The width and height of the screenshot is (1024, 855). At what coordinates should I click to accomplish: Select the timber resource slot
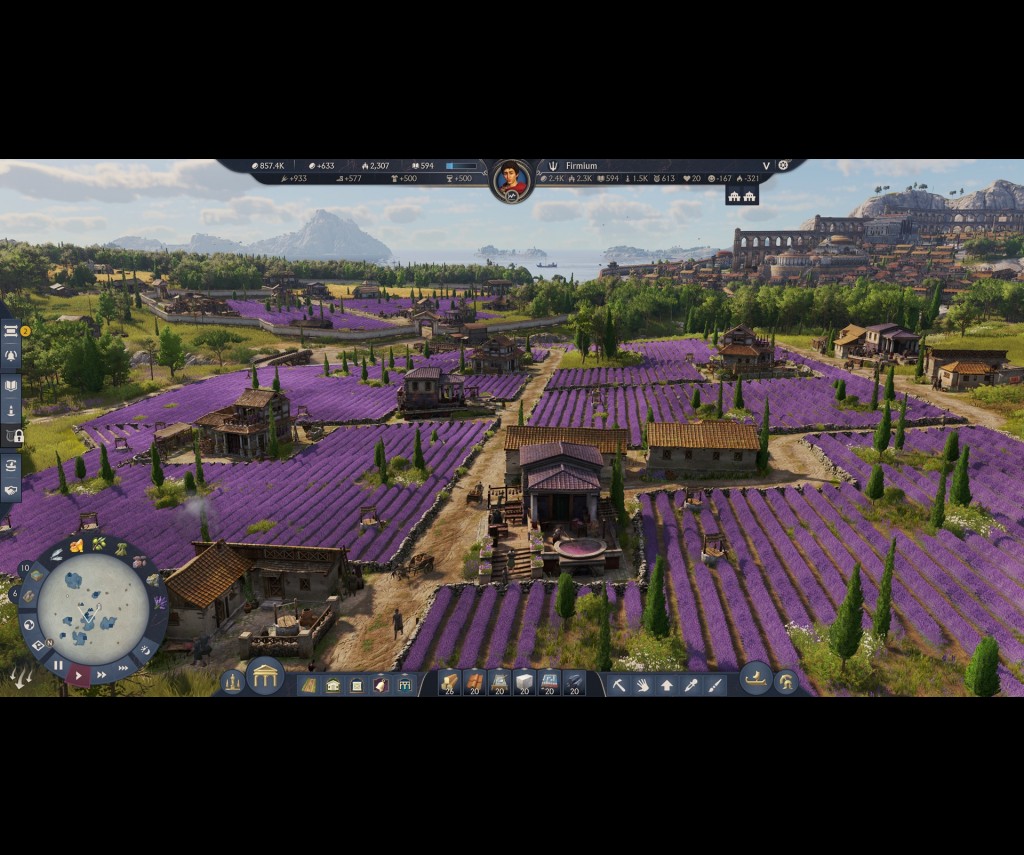click(x=449, y=683)
